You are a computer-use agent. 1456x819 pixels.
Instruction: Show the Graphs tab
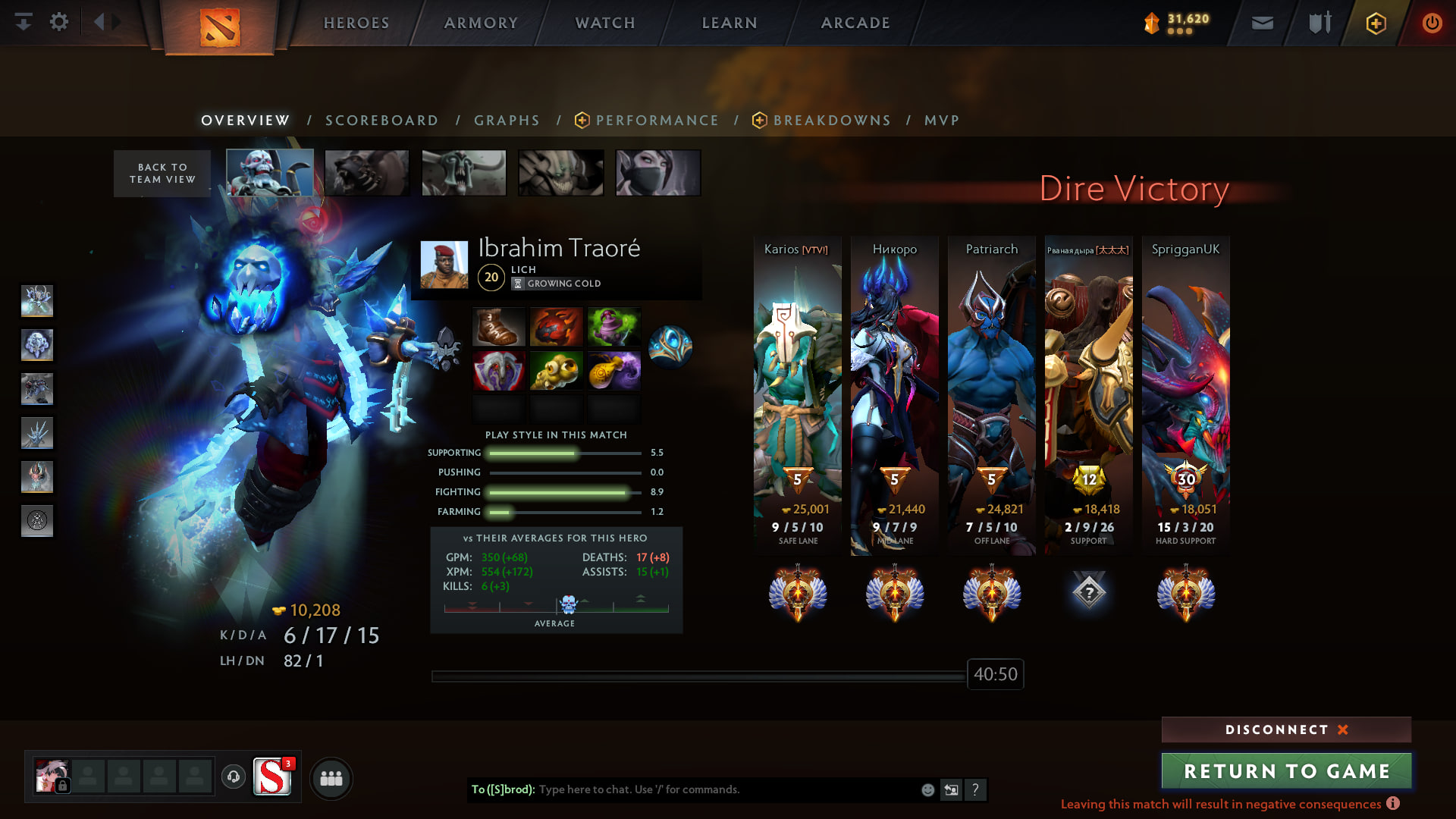(x=507, y=121)
